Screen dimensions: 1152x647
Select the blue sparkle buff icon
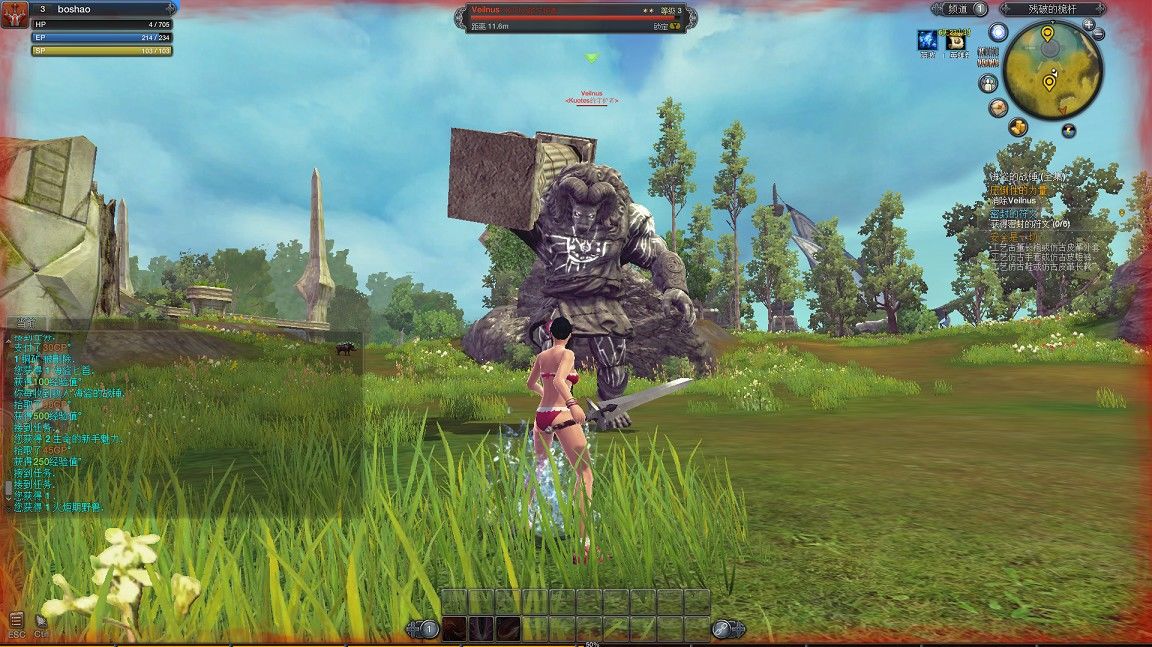click(x=928, y=40)
